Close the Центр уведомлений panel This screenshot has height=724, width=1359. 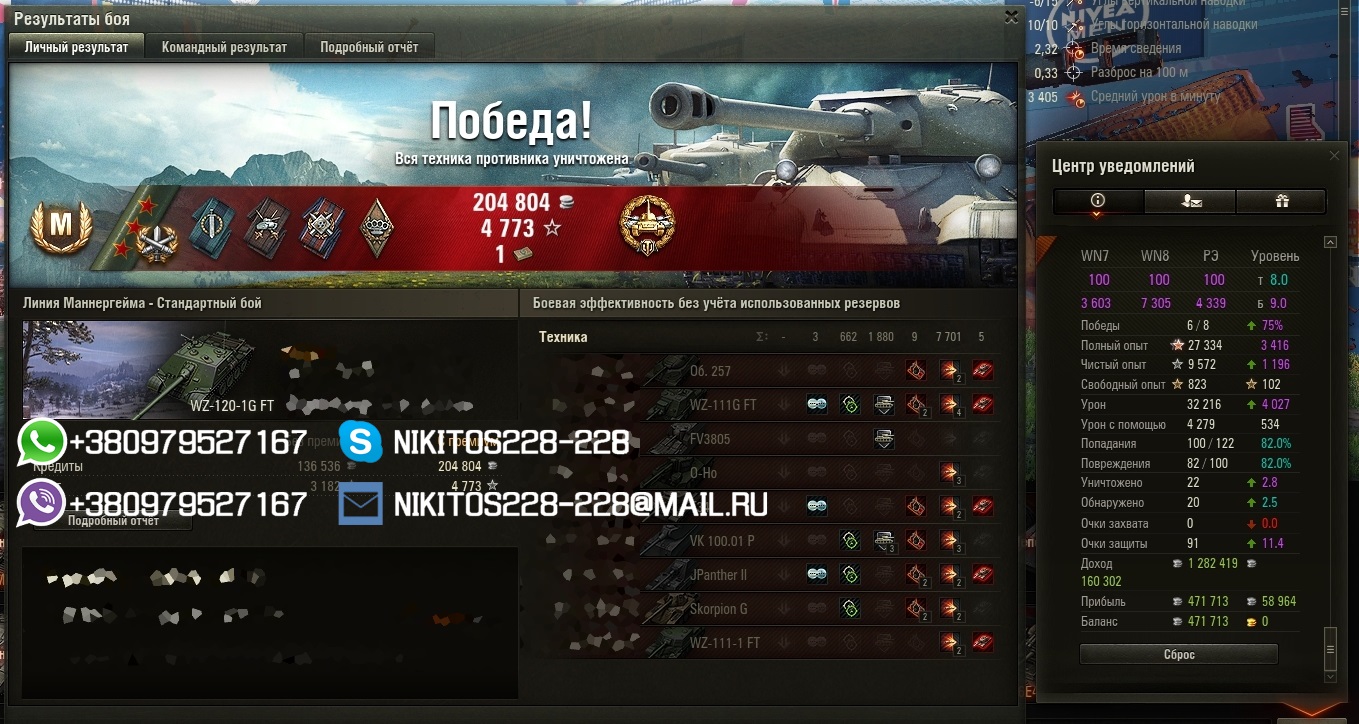click(1333, 156)
